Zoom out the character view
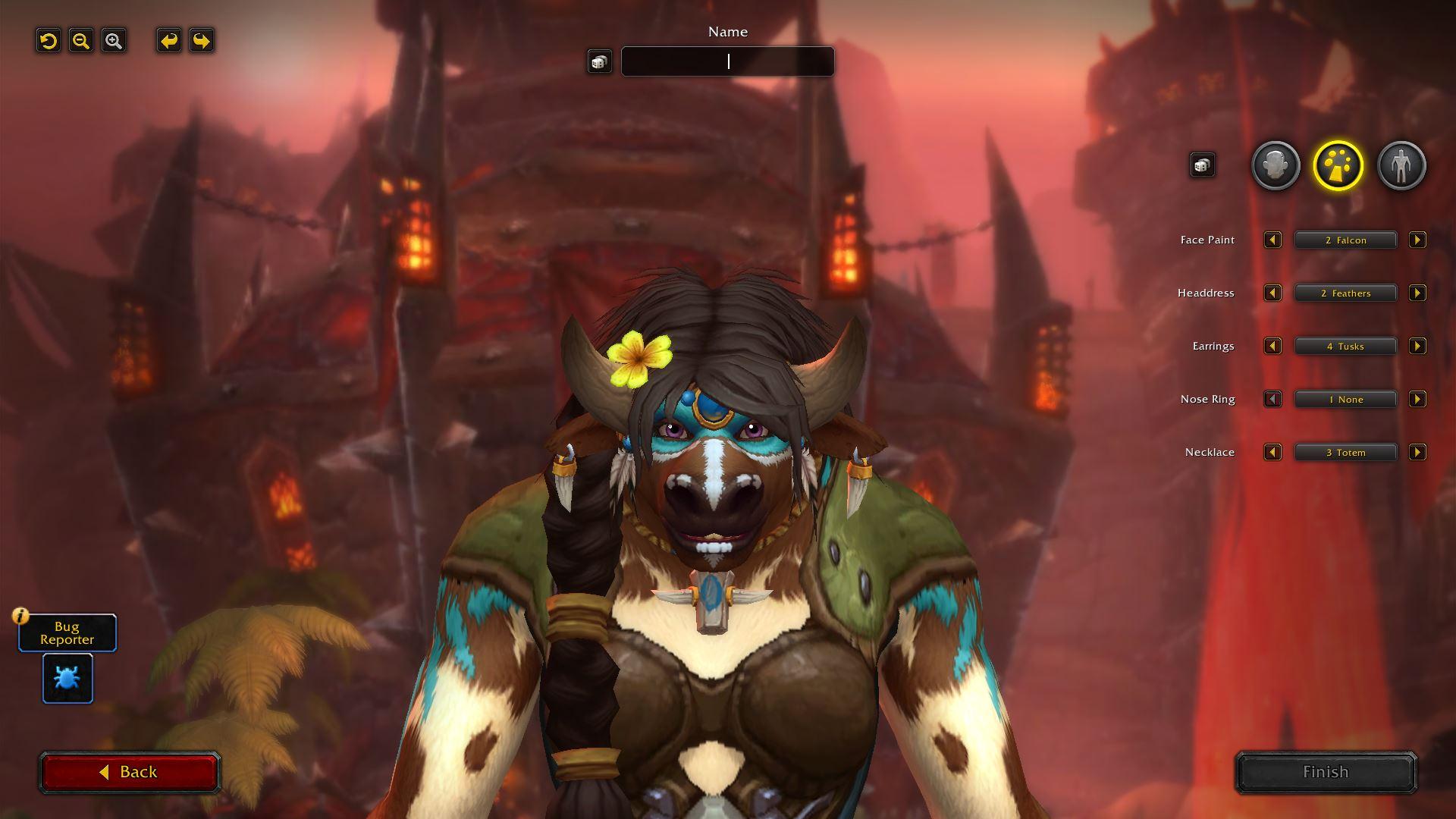The width and height of the screenshot is (1456, 819). [81, 41]
